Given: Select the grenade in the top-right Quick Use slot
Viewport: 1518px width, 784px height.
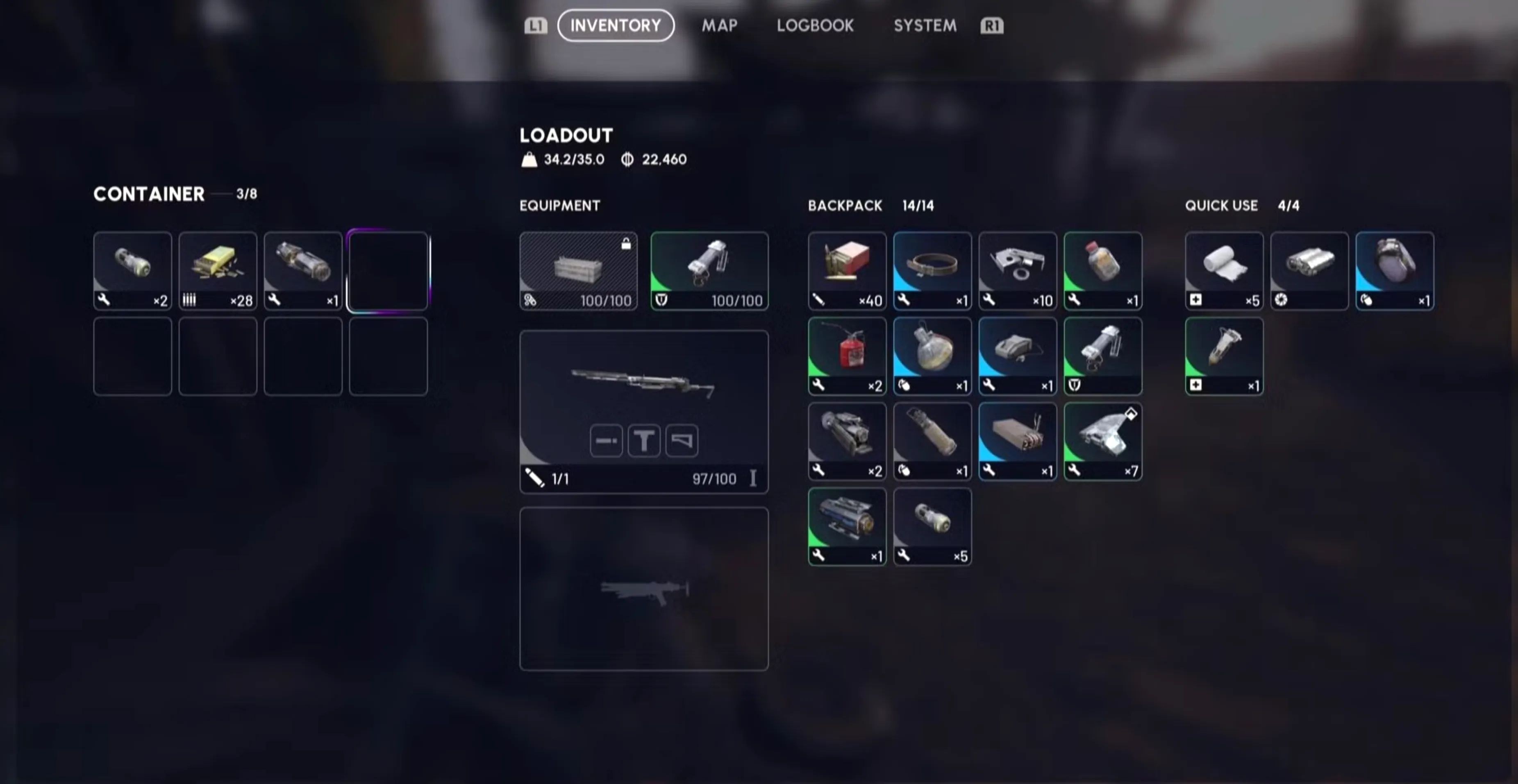Looking at the screenshot, I should point(1394,271).
